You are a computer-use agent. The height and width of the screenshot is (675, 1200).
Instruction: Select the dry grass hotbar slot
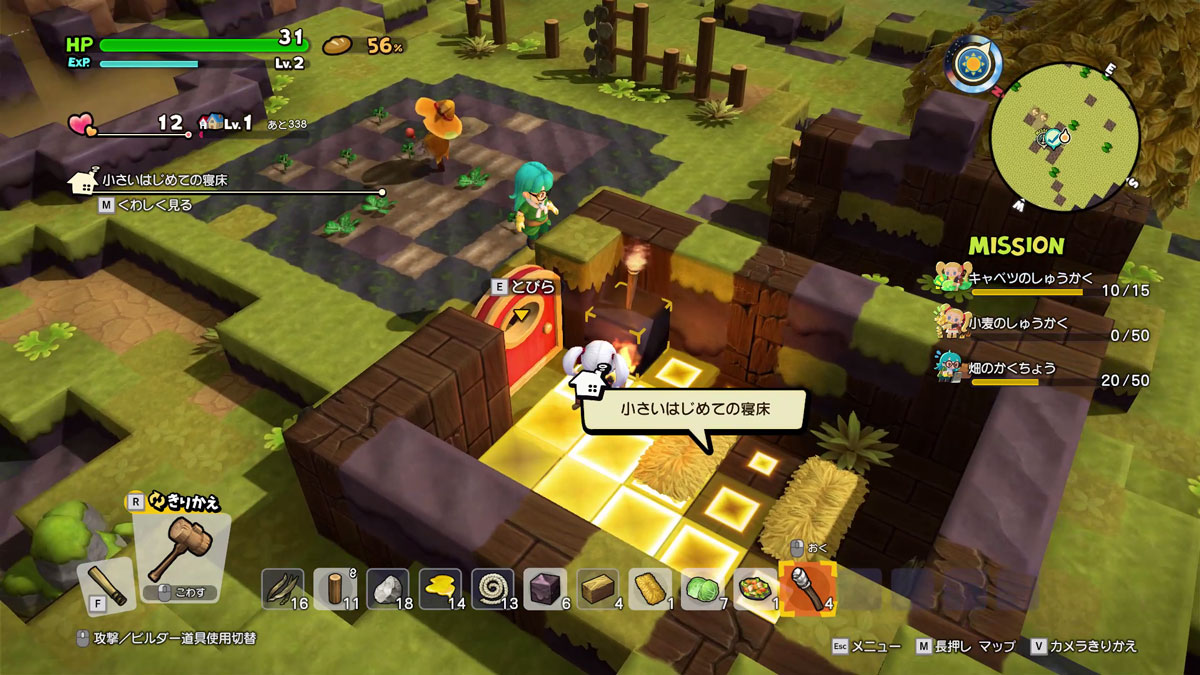[283, 588]
